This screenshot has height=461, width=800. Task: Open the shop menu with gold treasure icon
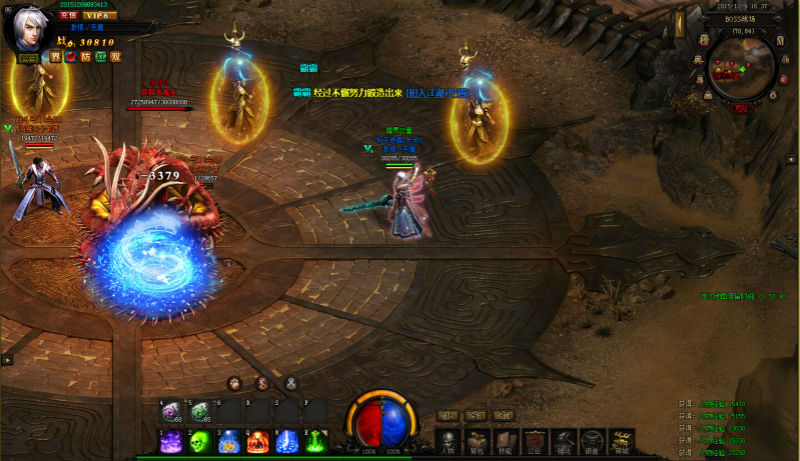[x=622, y=441]
